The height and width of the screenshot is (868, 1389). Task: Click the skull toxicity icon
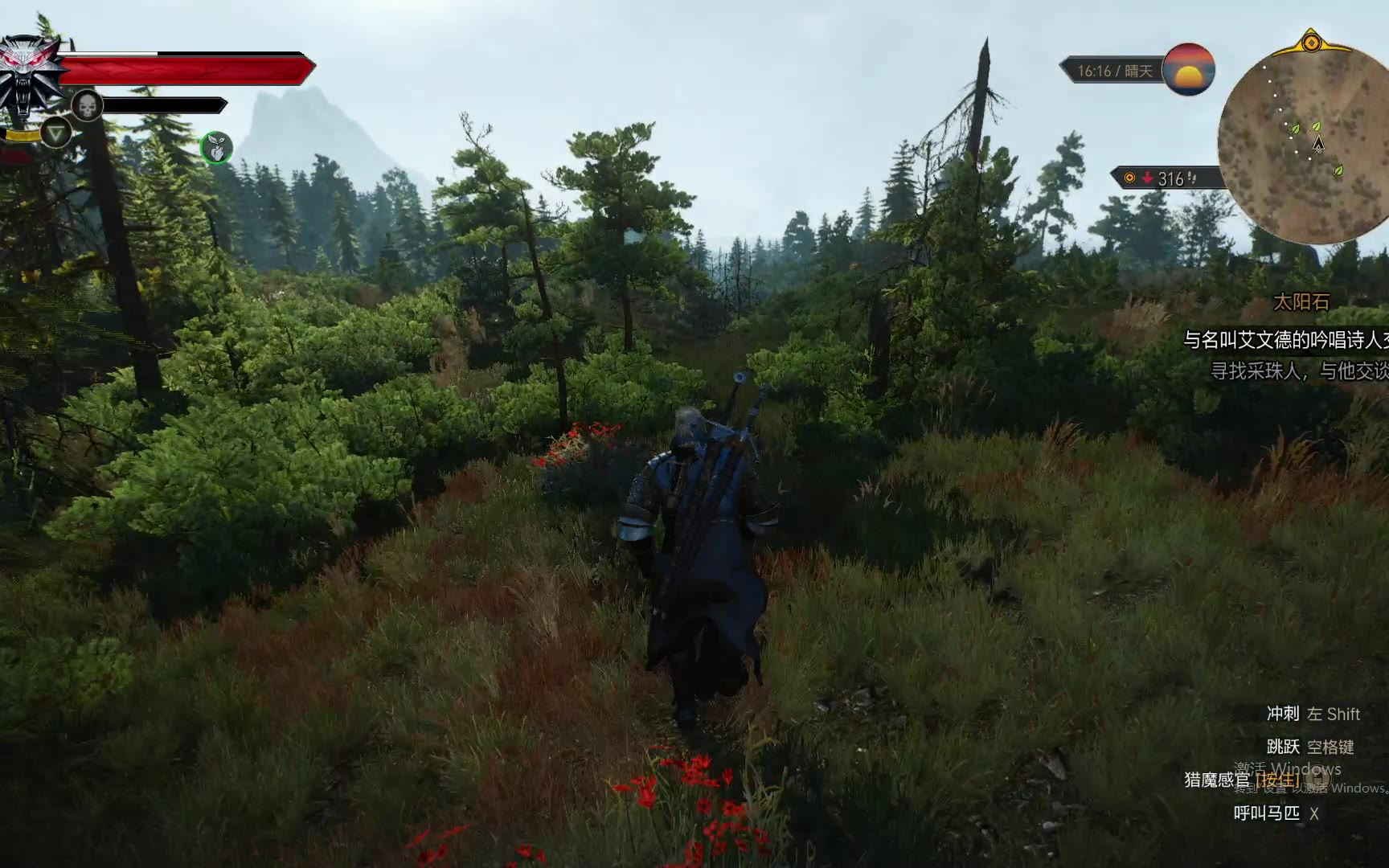[x=87, y=105]
